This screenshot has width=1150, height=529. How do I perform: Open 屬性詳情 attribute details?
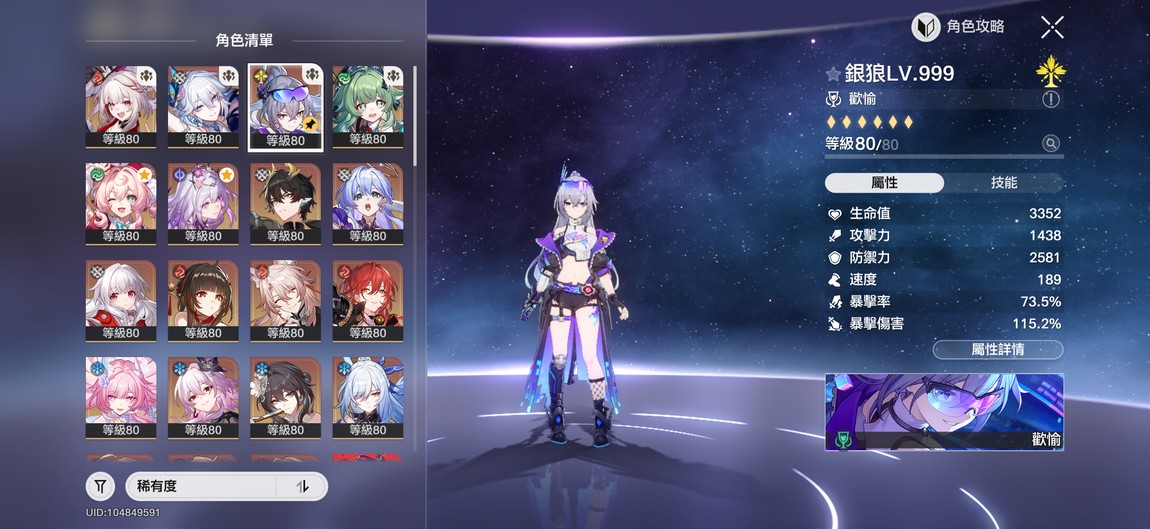pos(997,349)
